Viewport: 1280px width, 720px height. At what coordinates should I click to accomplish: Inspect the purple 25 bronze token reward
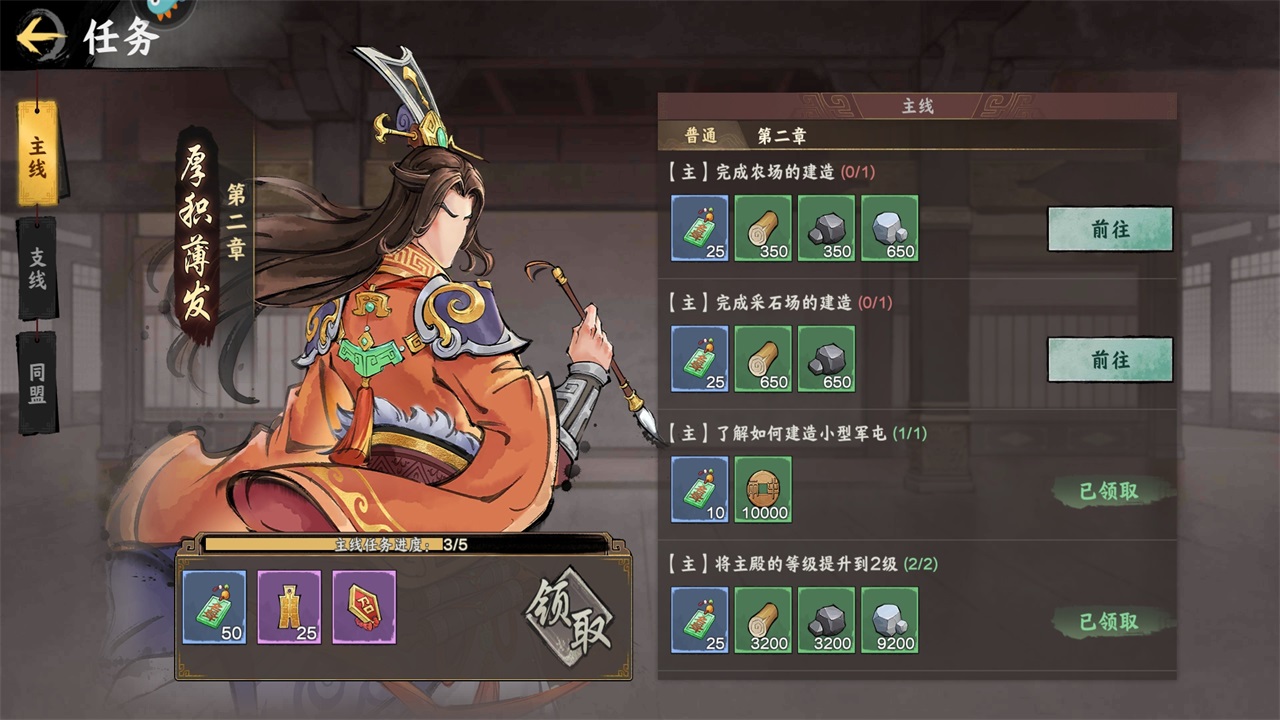tap(289, 607)
